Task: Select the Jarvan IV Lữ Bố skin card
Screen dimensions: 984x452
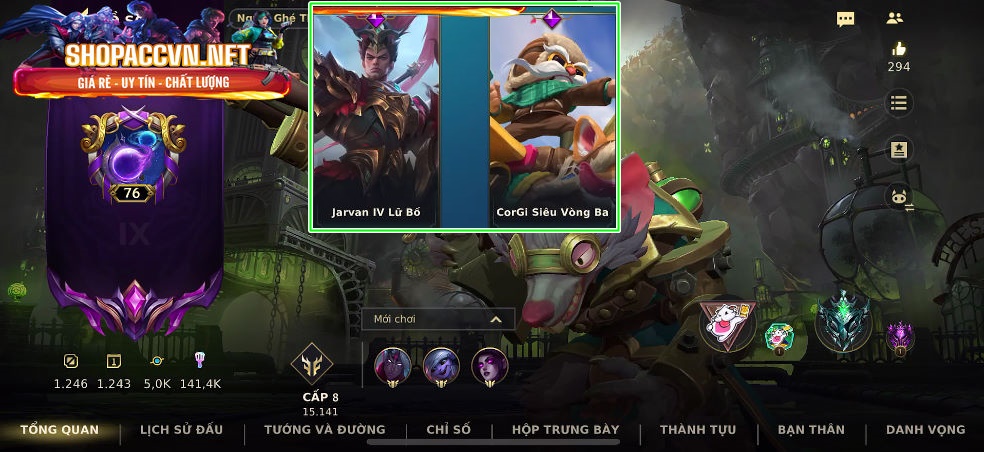Action: pyautogui.click(x=376, y=120)
